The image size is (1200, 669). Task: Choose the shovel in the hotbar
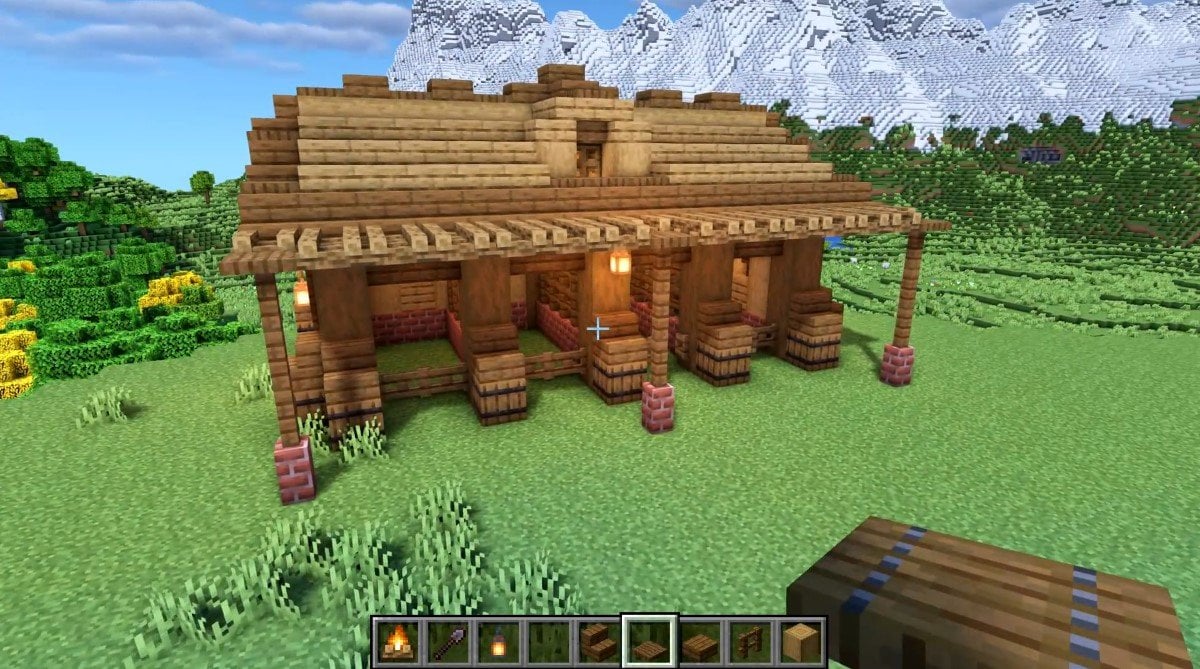click(446, 642)
